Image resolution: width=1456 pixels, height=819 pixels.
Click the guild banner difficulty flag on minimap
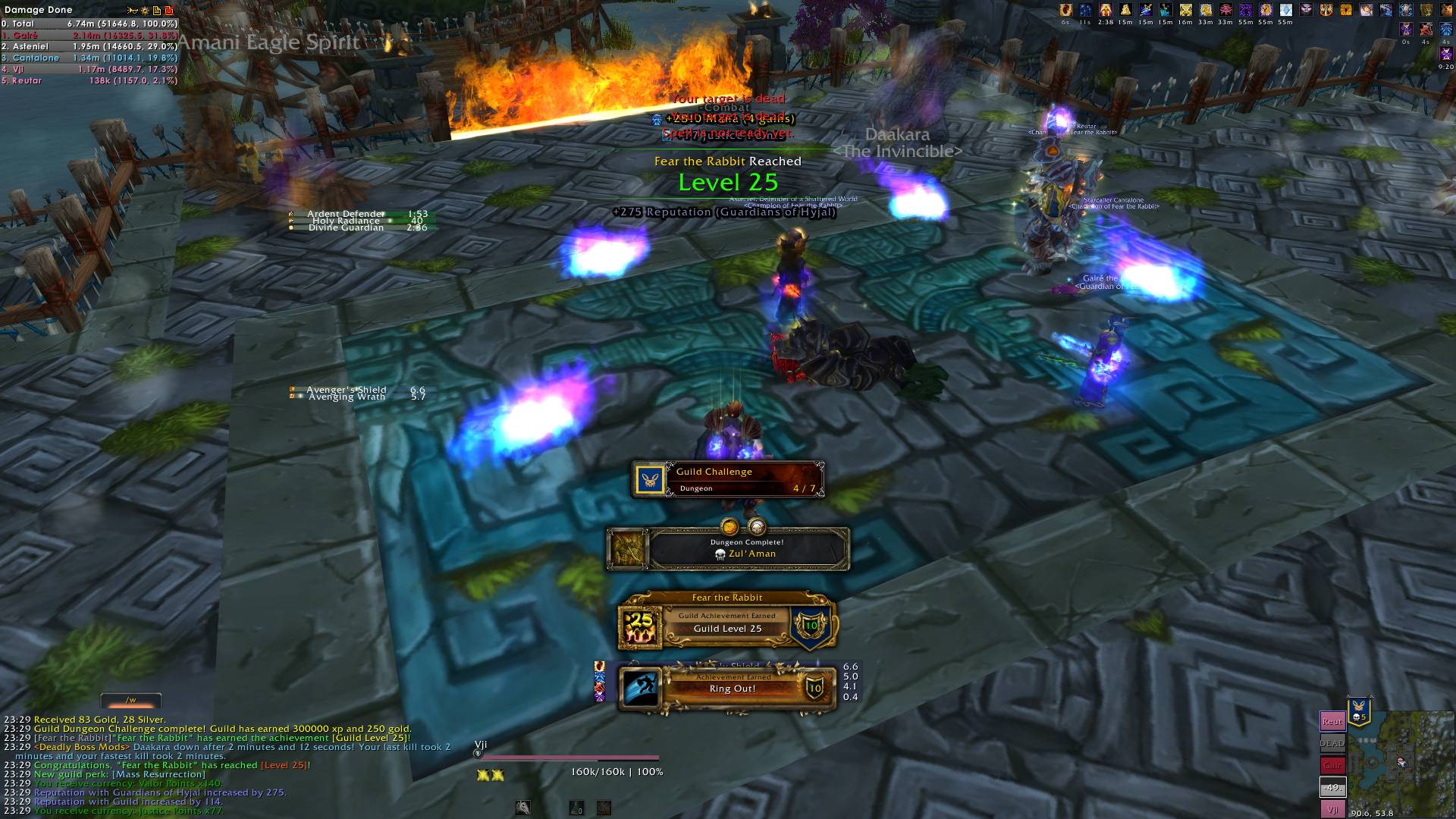[1359, 711]
